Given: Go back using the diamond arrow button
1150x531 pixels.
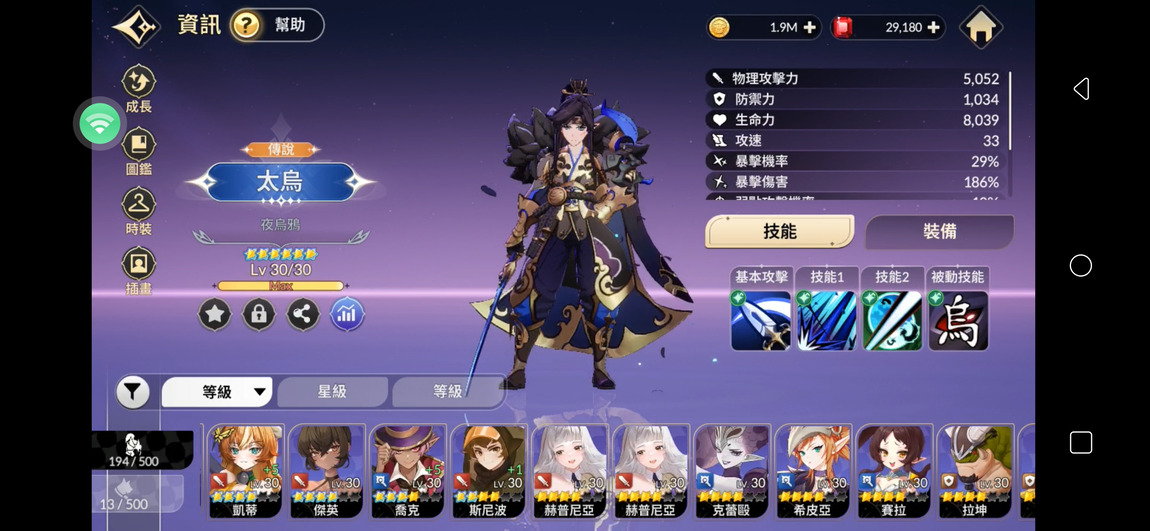Looking at the screenshot, I should (x=136, y=26).
